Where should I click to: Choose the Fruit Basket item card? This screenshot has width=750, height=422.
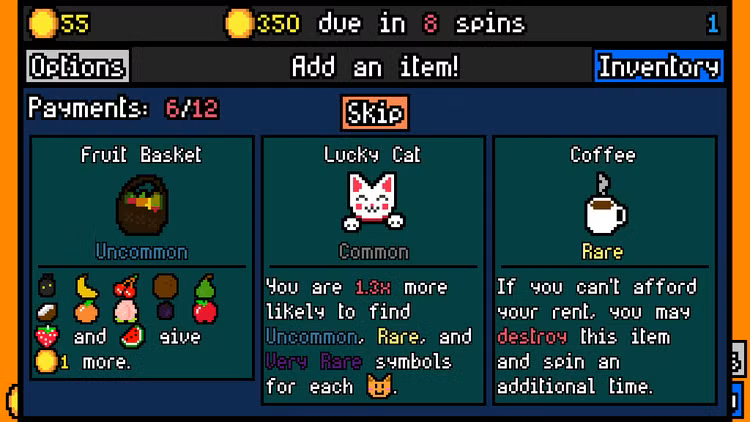(142, 258)
